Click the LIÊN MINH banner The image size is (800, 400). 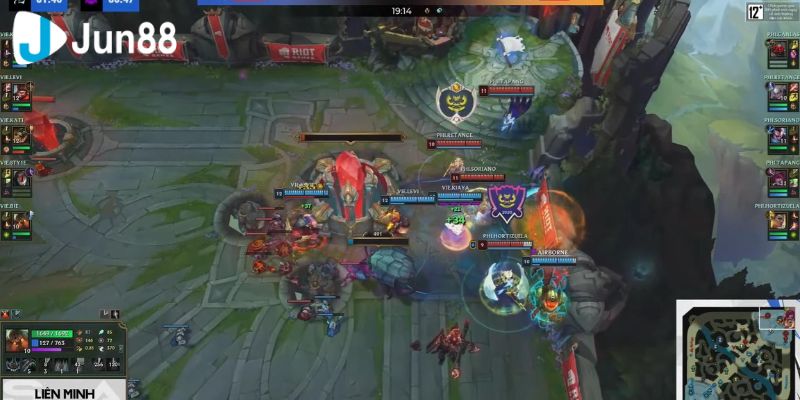coord(63,392)
